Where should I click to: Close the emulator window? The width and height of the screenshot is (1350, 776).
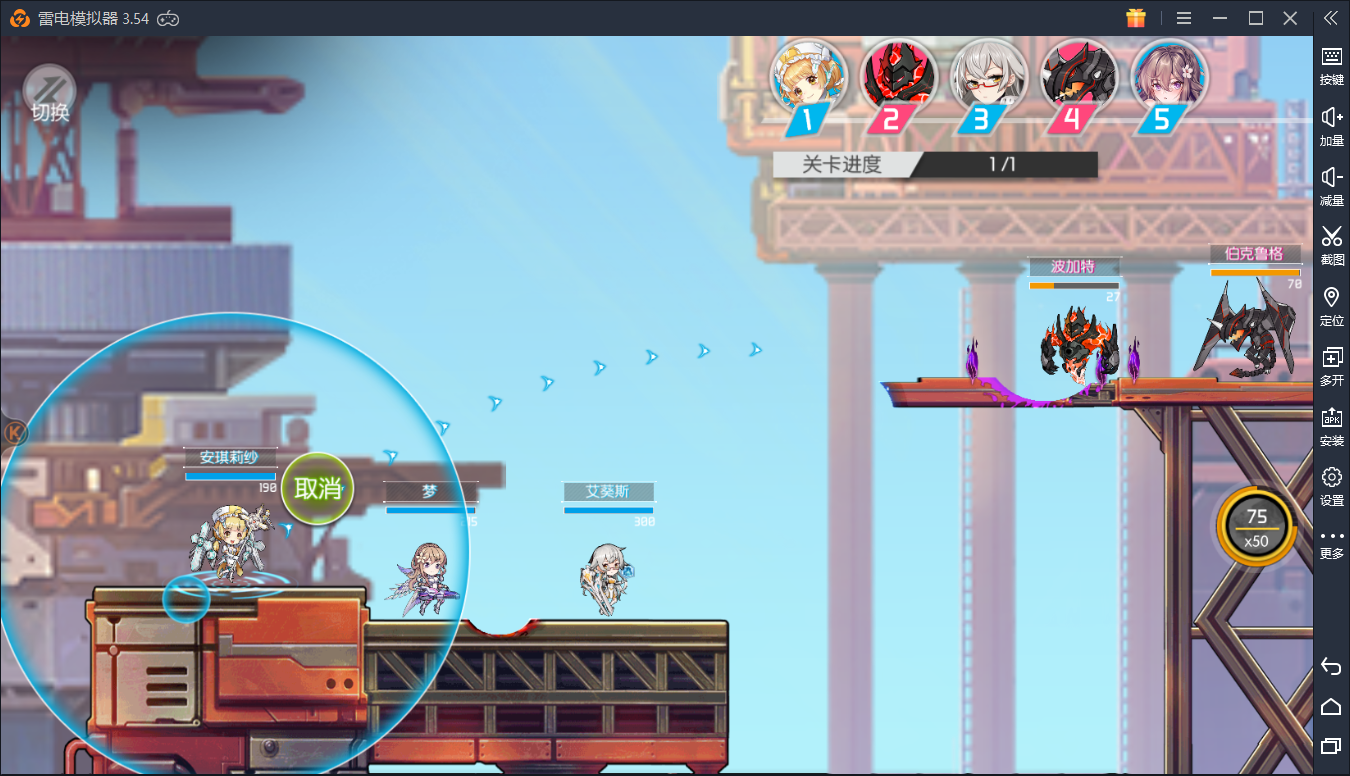pyautogui.click(x=1291, y=18)
